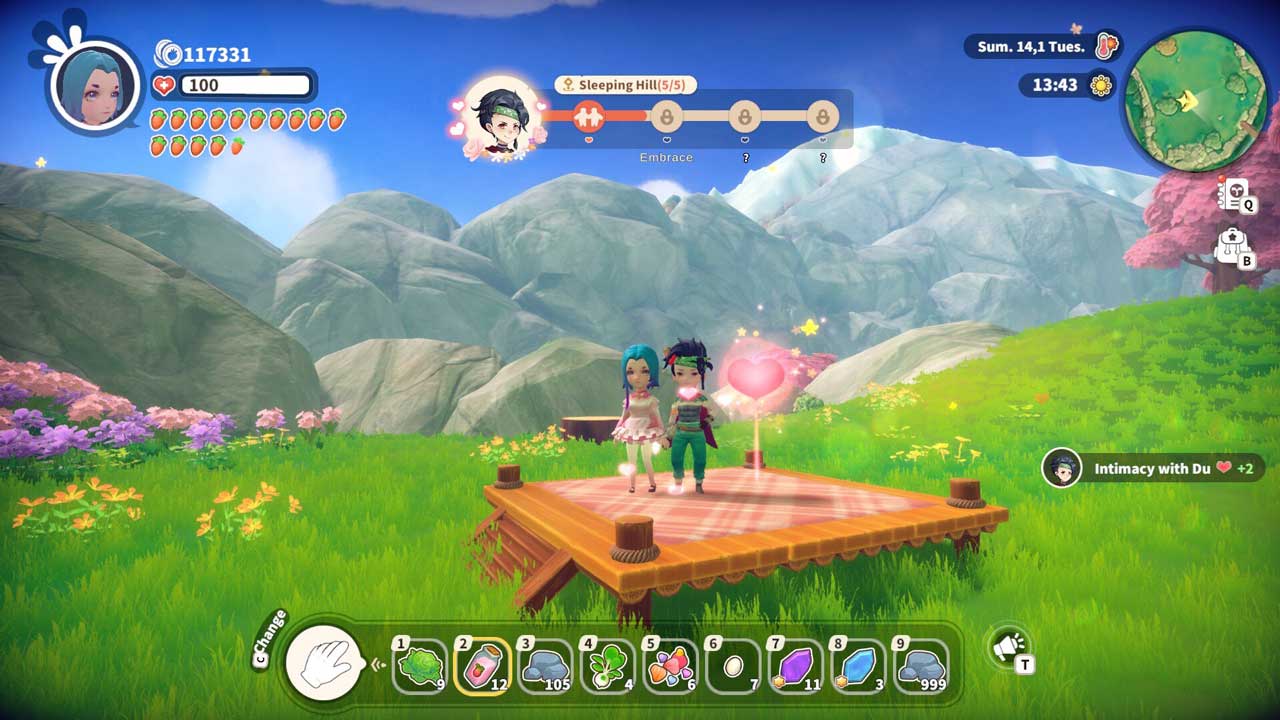Open the megaphone announcement icon
Image resolution: width=1280 pixels, height=720 pixels.
coord(1008,647)
